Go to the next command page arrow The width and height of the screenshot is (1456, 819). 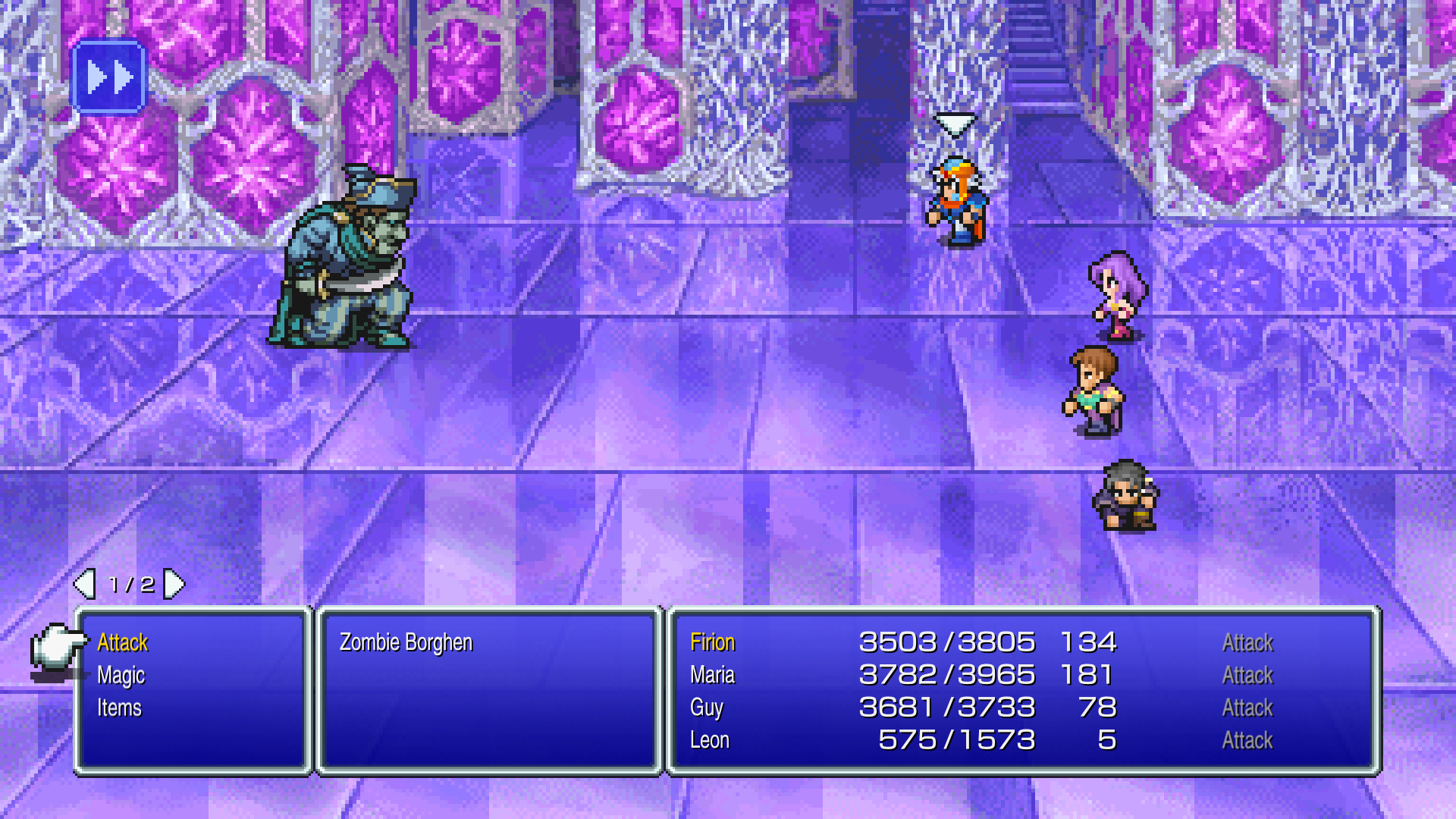[174, 584]
